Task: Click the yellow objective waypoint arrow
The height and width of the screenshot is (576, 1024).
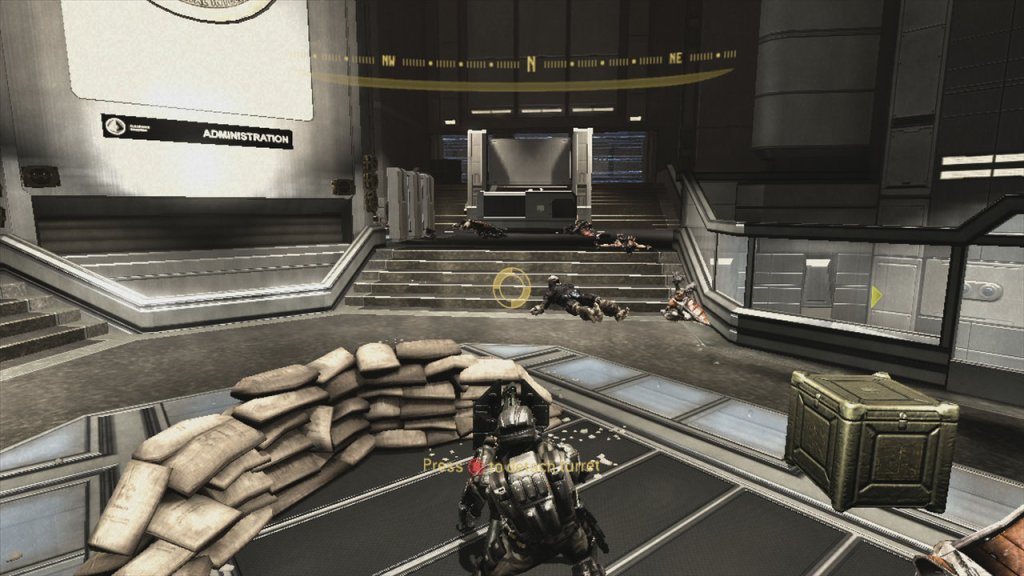Action: 876,296
